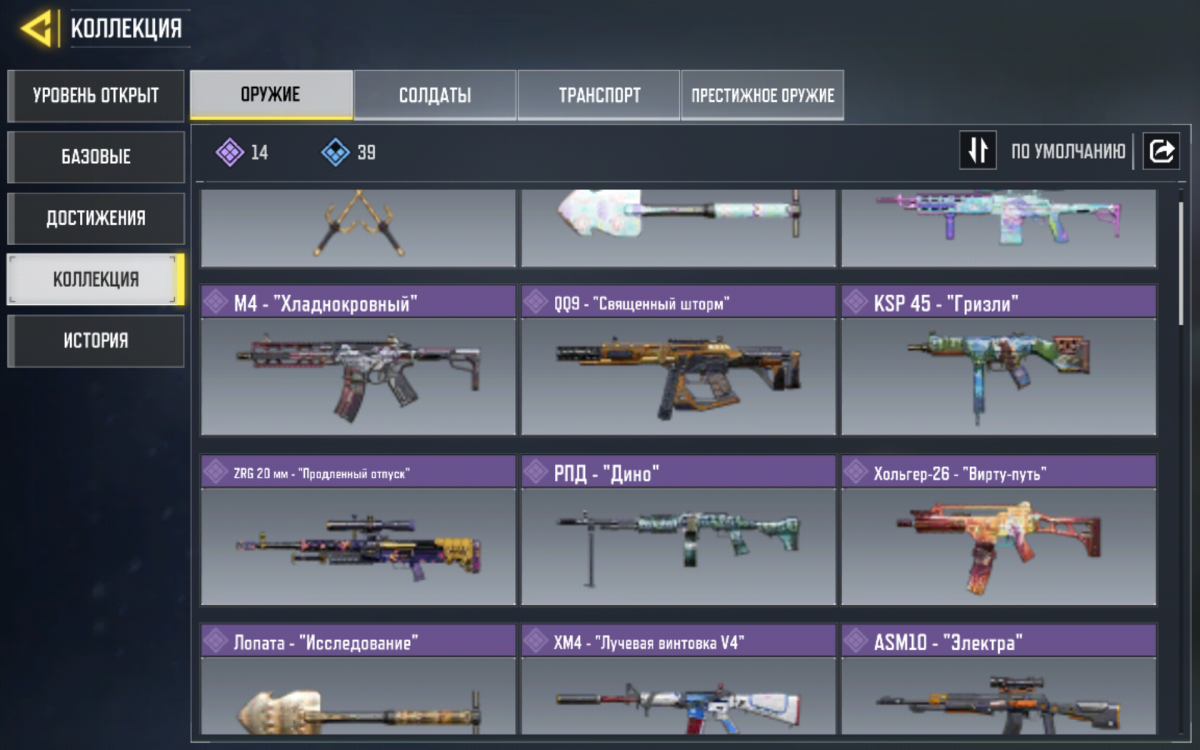Open the По умолчанию sorting dropdown
Image resolution: width=1200 pixels, height=750 pixels.
pyautogui.click(x=1068, y=152)
